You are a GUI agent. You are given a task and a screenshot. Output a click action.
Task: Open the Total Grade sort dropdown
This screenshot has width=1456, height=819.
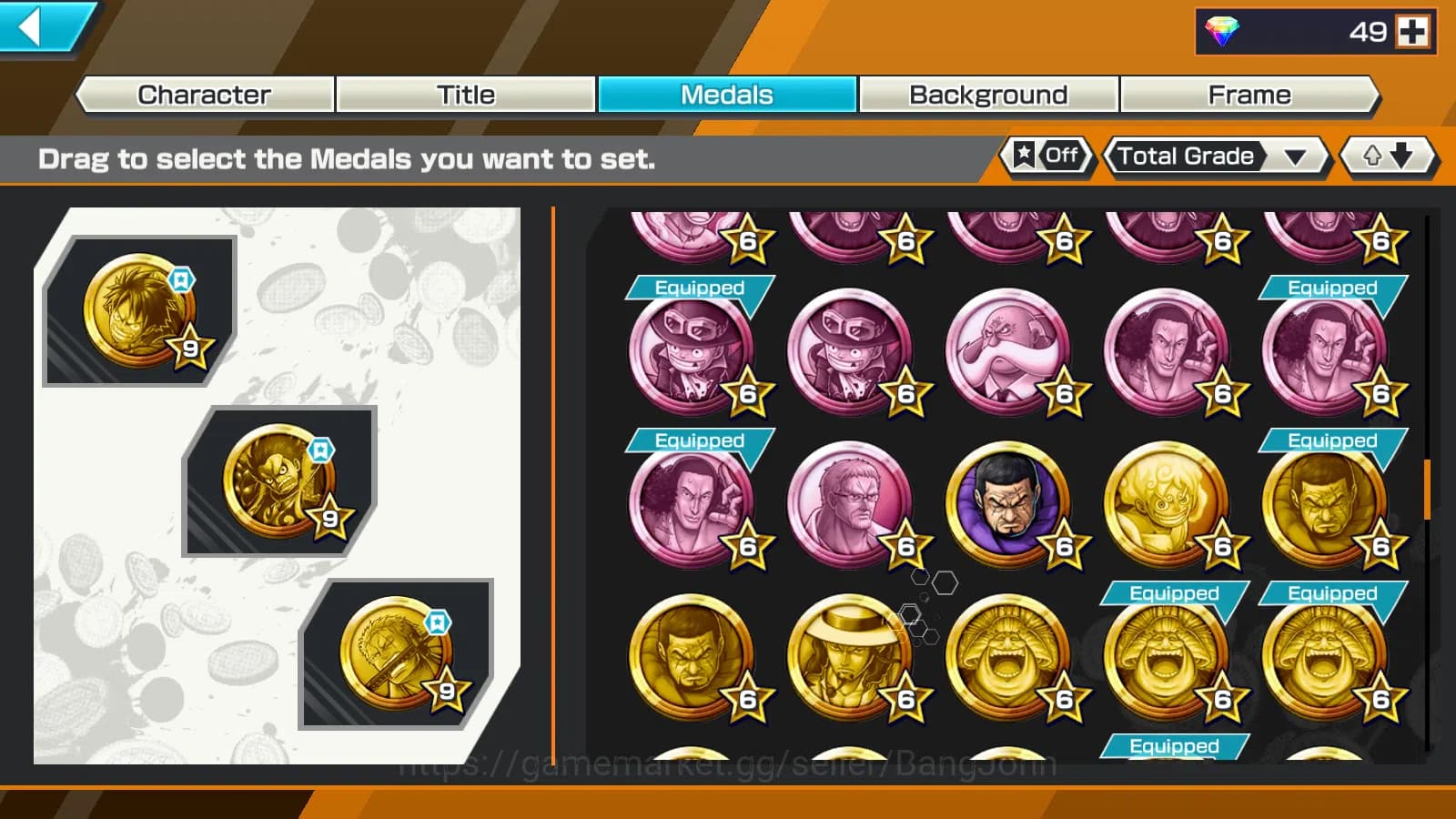[1188, 157]
